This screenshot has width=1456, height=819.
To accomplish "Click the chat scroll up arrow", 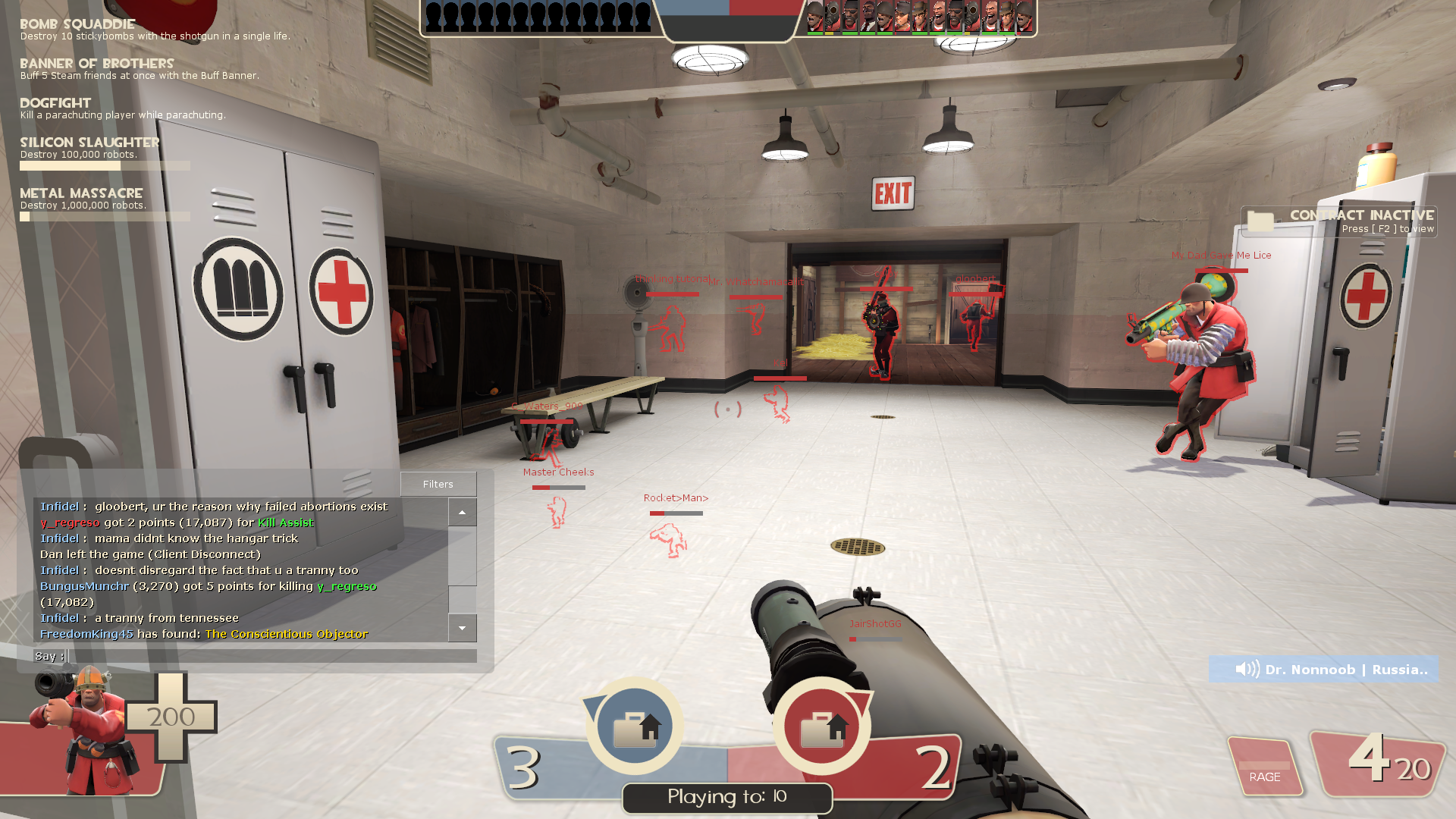I will pos(462,513).
